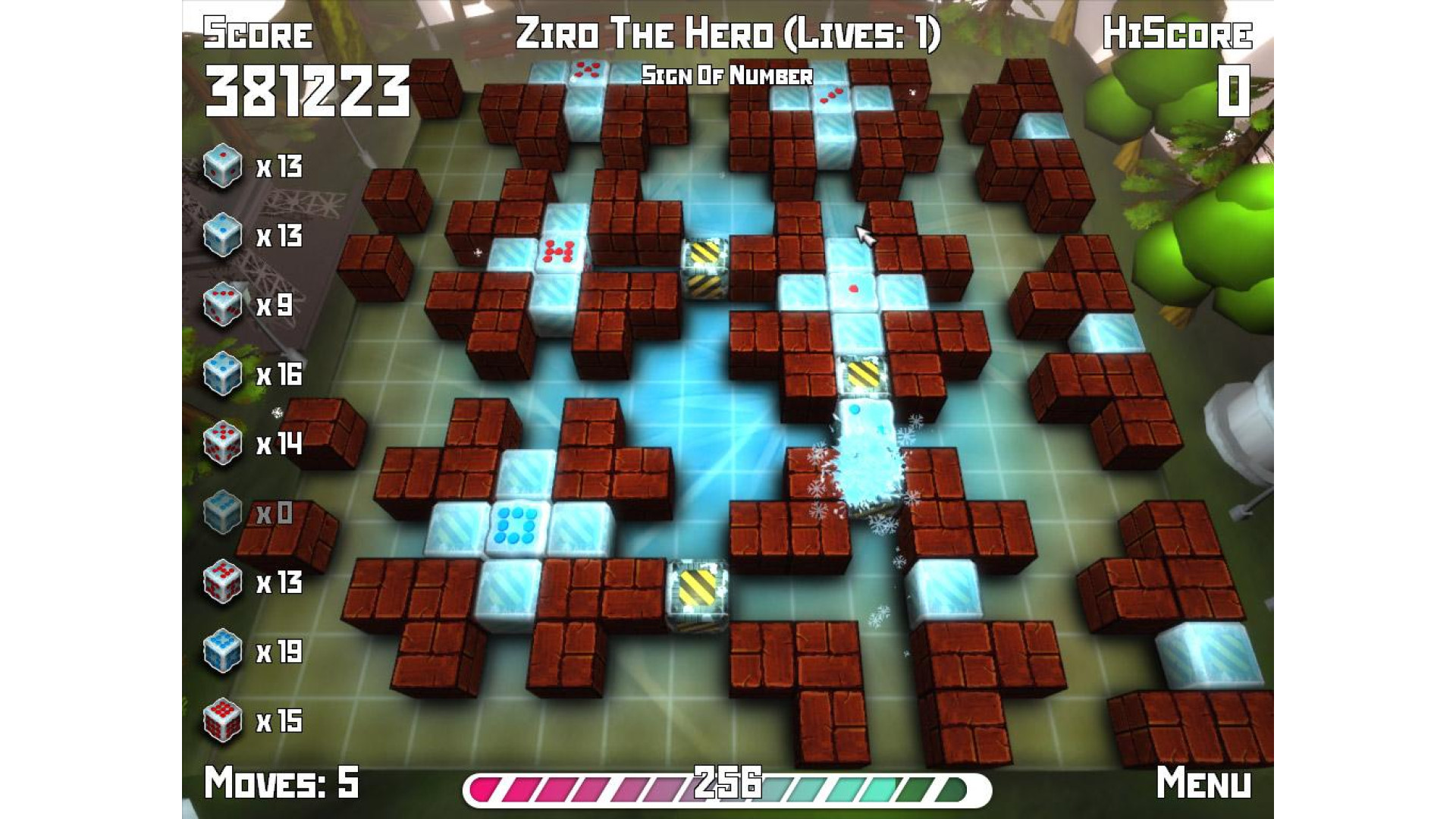Select the red one-pip die in the dice list
Screen dimensions: 1456x819
click(222, 165)
